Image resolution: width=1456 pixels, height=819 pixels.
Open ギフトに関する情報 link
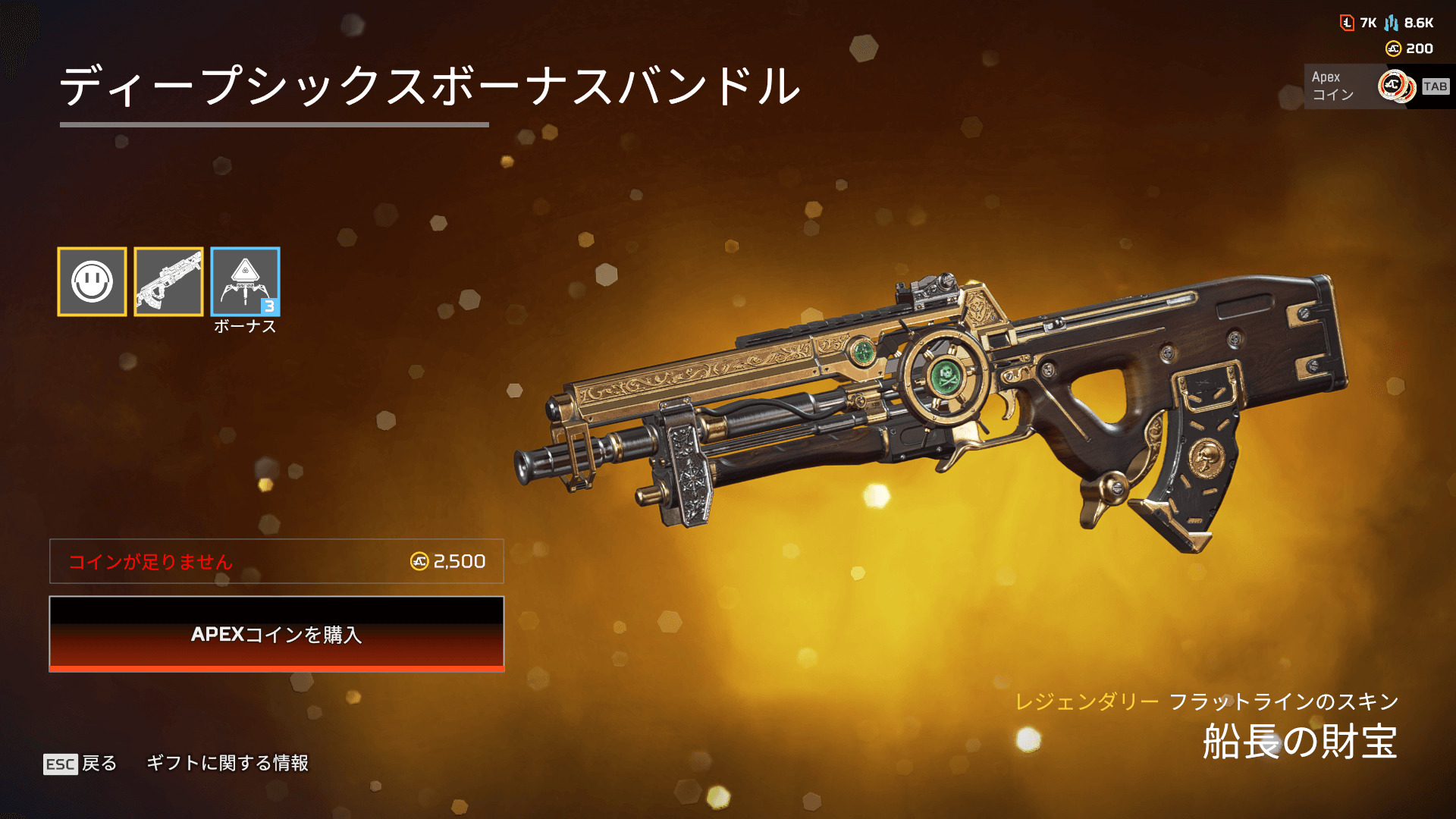[x=227, y=763]
